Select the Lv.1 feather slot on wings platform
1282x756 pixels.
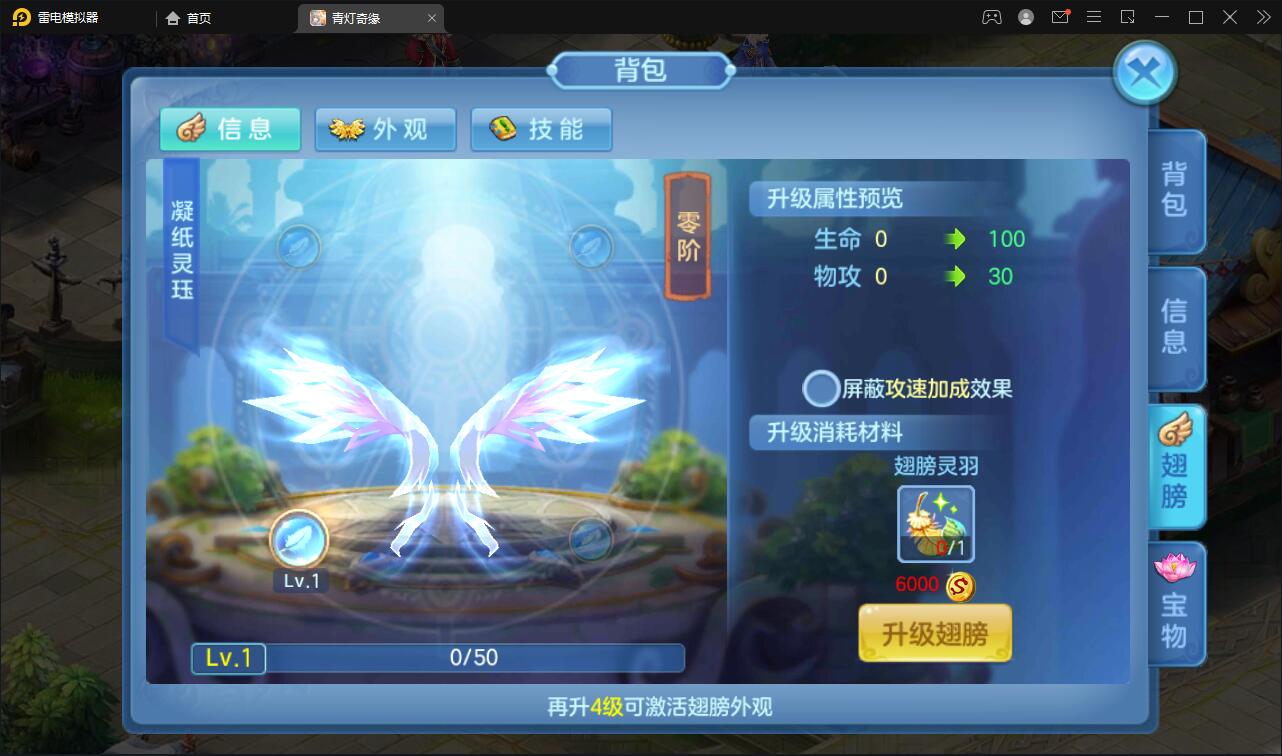pyautogui.click(x=299, y=540)
